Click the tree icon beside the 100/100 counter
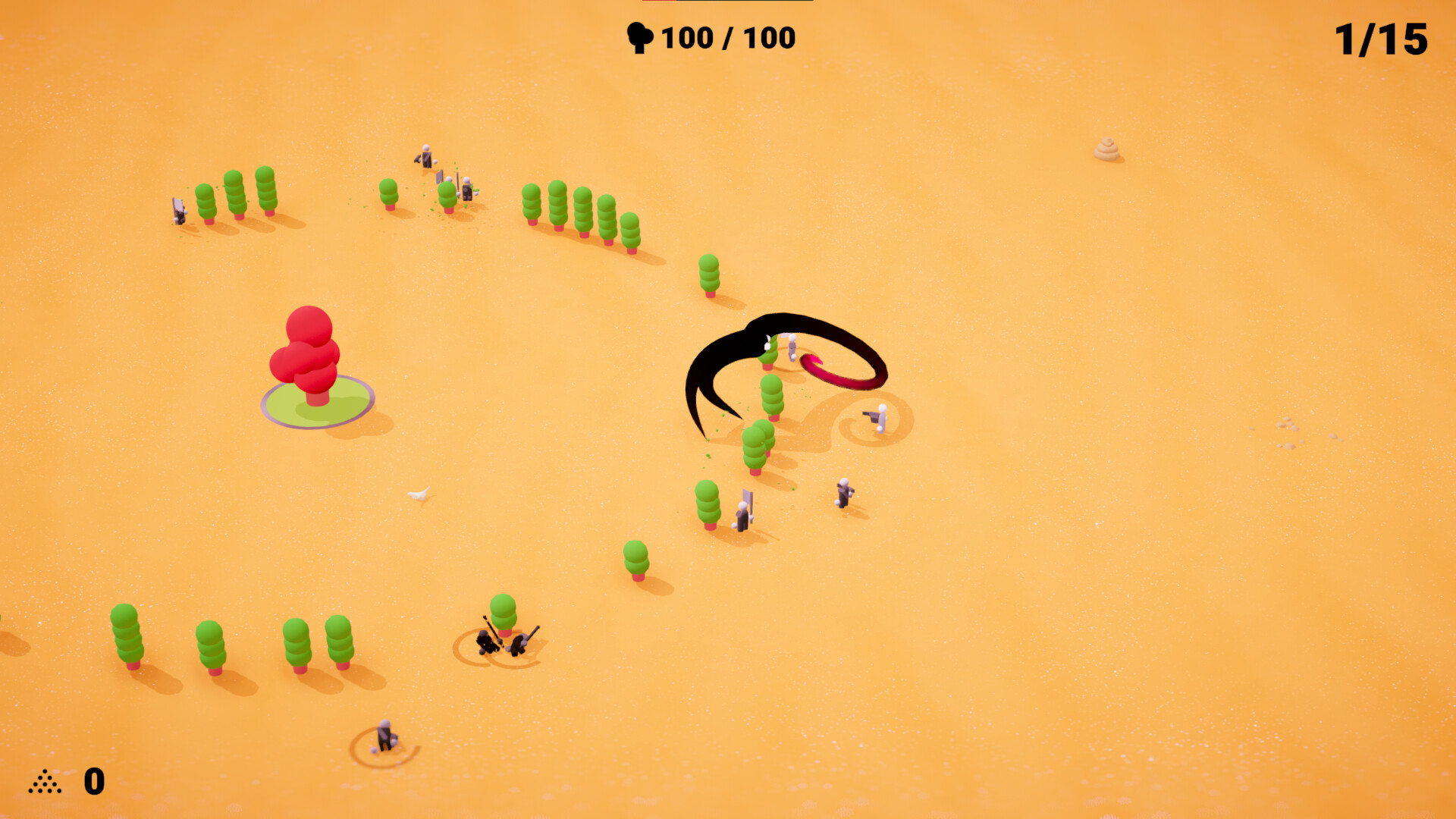This screenshot has height=819, width=1456. (641, 36)
